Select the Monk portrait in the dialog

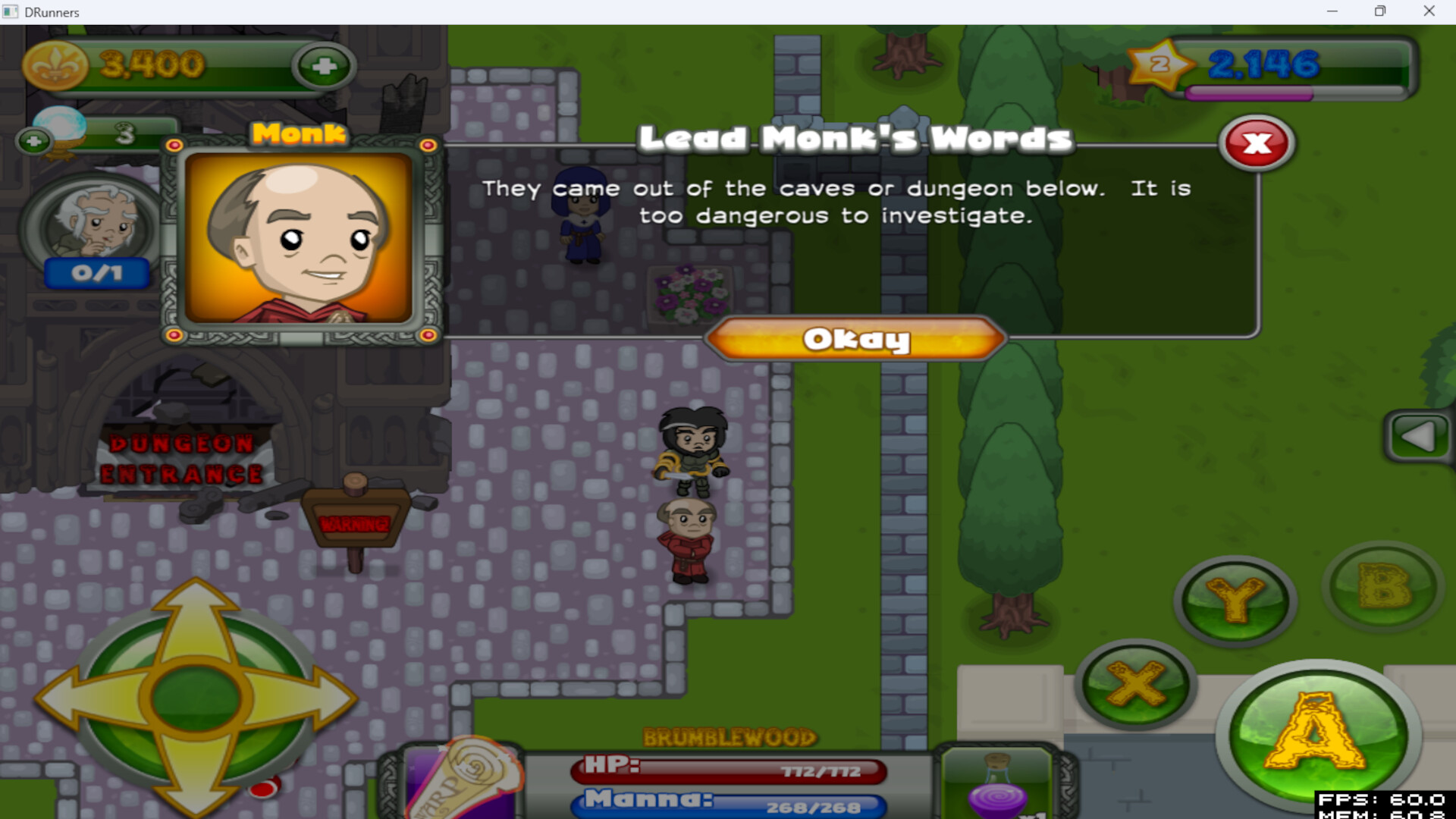(300, 239)
